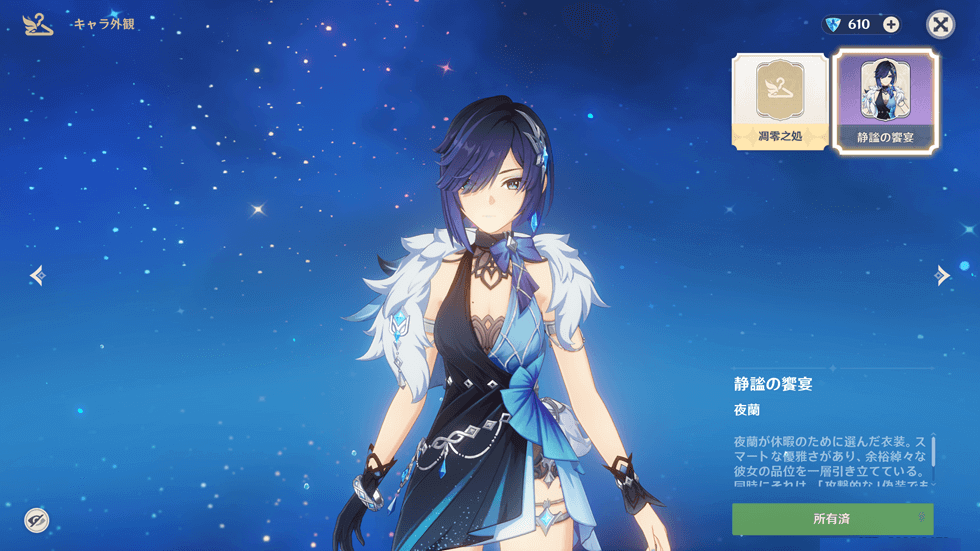Select the 凋零之処 default outfit card

click(780, 102)
